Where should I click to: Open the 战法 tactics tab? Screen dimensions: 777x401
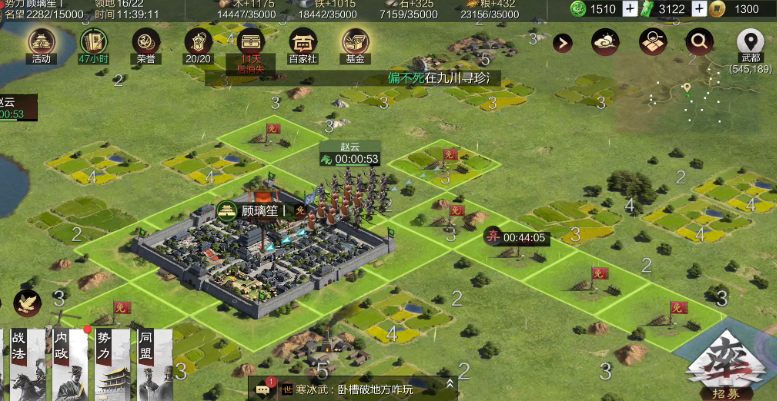pyautogui.click(x=20, y=362)
